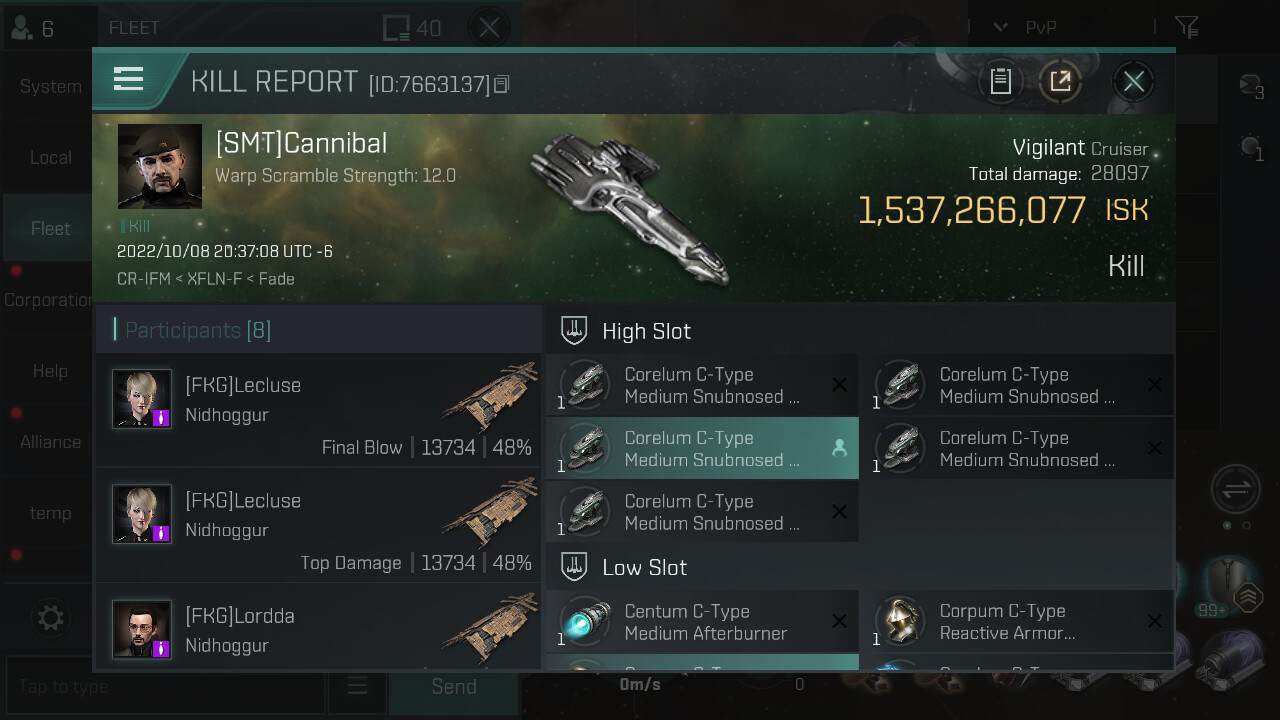Open the Help chat channel
The height and width of the screenshot is (720, 1280).
50,371
